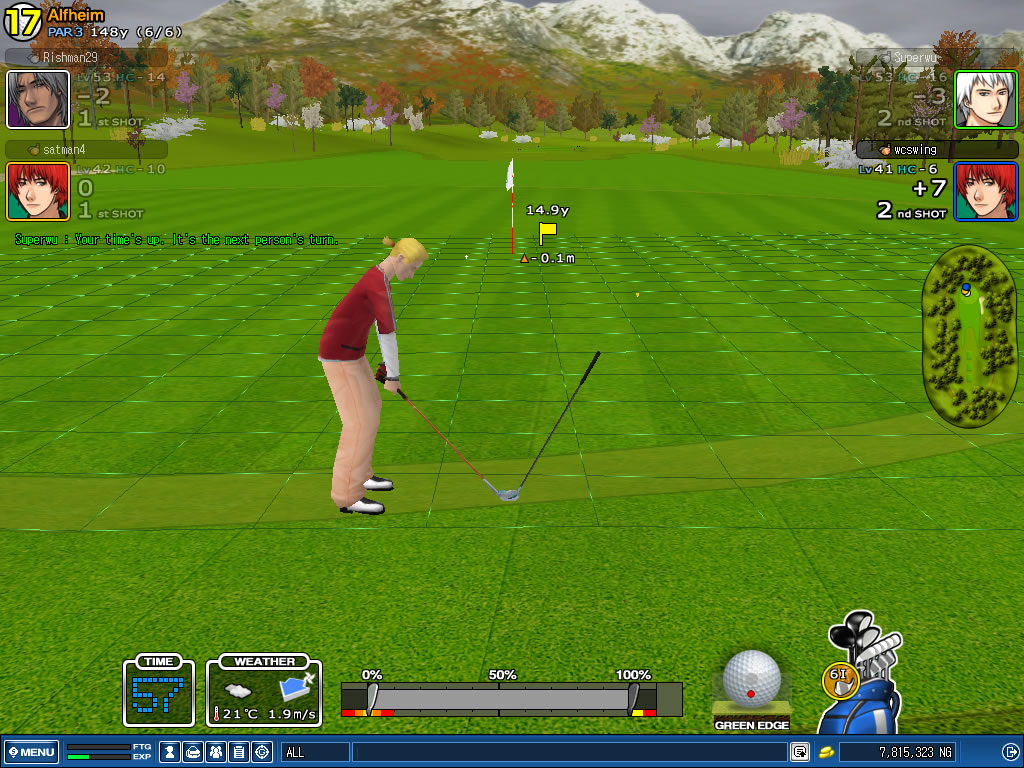Select the 6I club badge
Image resolution: width=1024 pixels, height=768 pixels.
841,675
